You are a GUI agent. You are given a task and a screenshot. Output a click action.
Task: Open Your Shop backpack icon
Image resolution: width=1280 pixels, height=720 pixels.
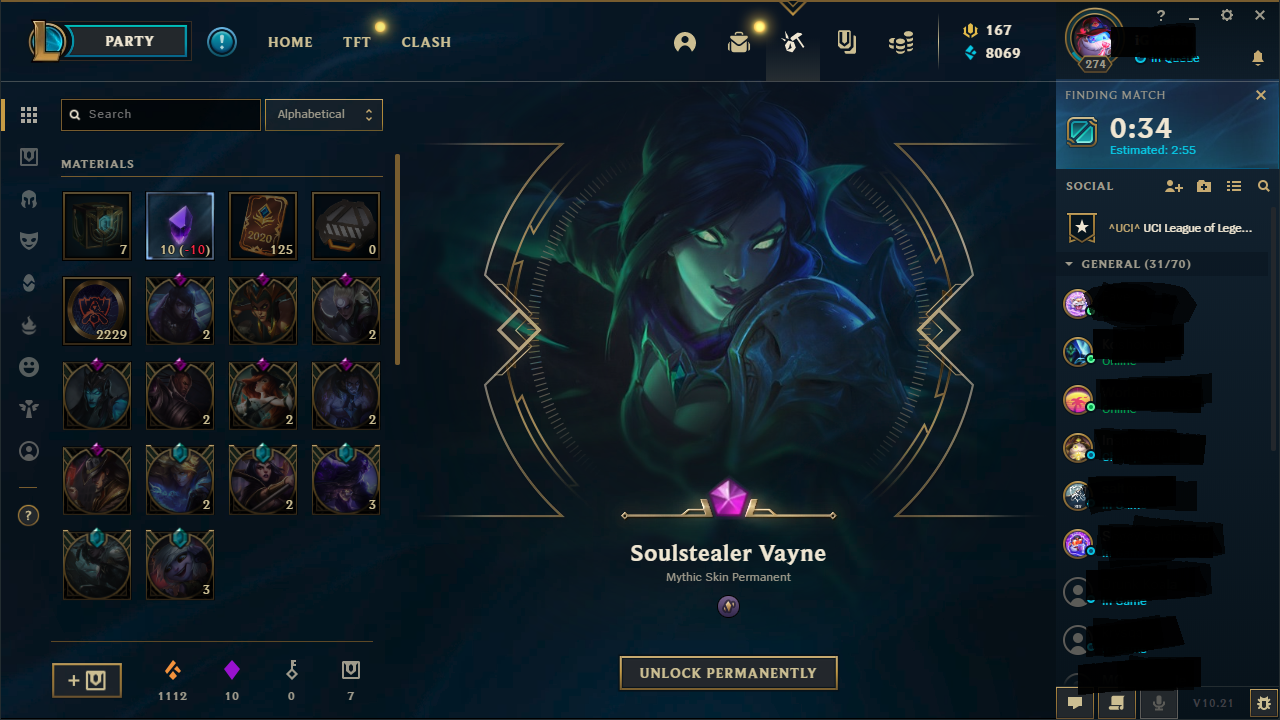pos(739,42)
